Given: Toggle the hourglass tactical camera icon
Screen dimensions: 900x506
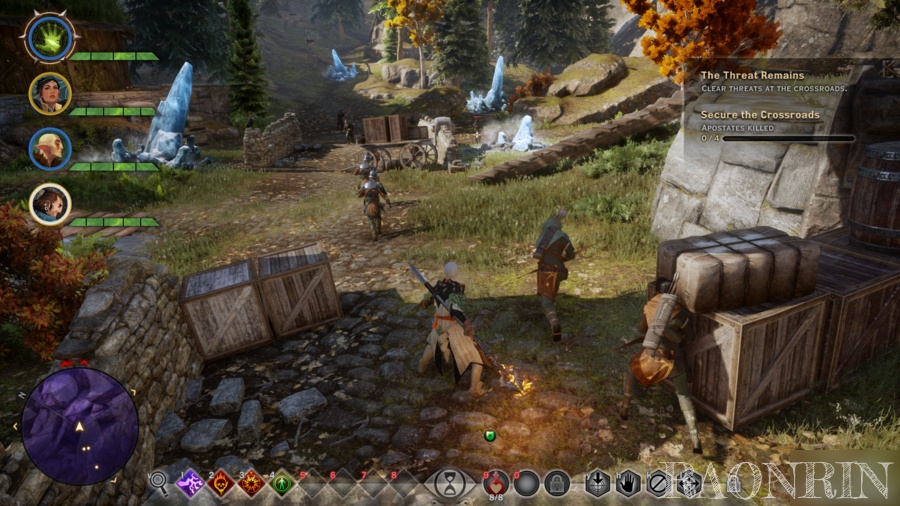Looking at the screenshot, I should pyautogui.click(x=451, y=484).
